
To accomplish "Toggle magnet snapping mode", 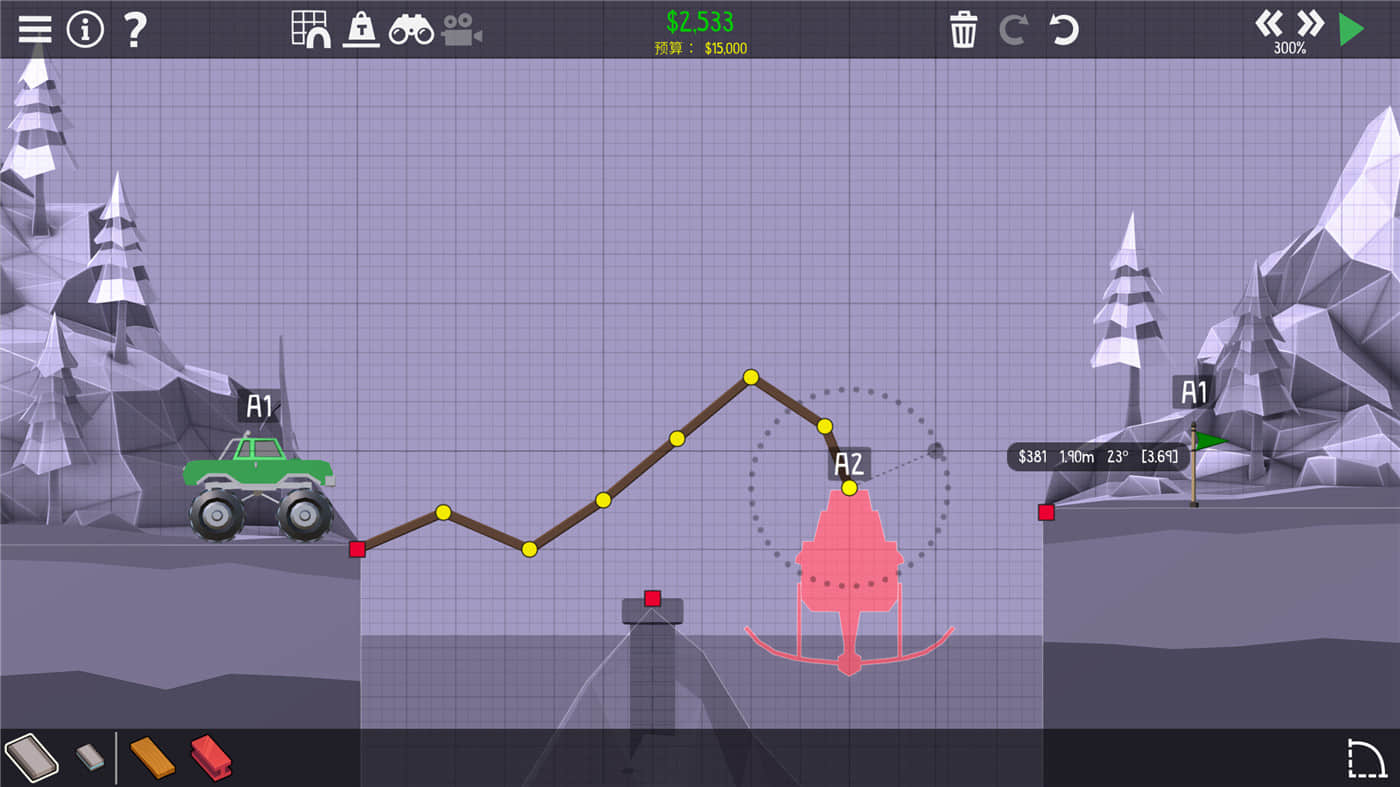I will point(318,38).
